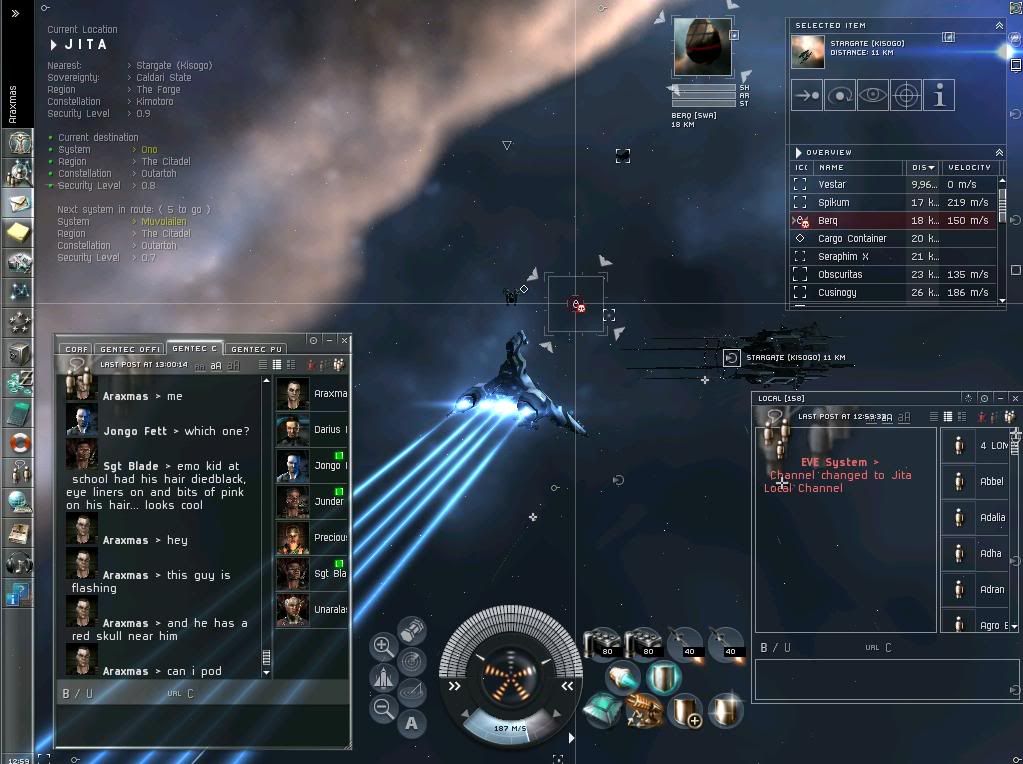The width and height of the screenshot is (1023, 764).
Task: Select Darius in the chat member list
Action: coord(311,430)
